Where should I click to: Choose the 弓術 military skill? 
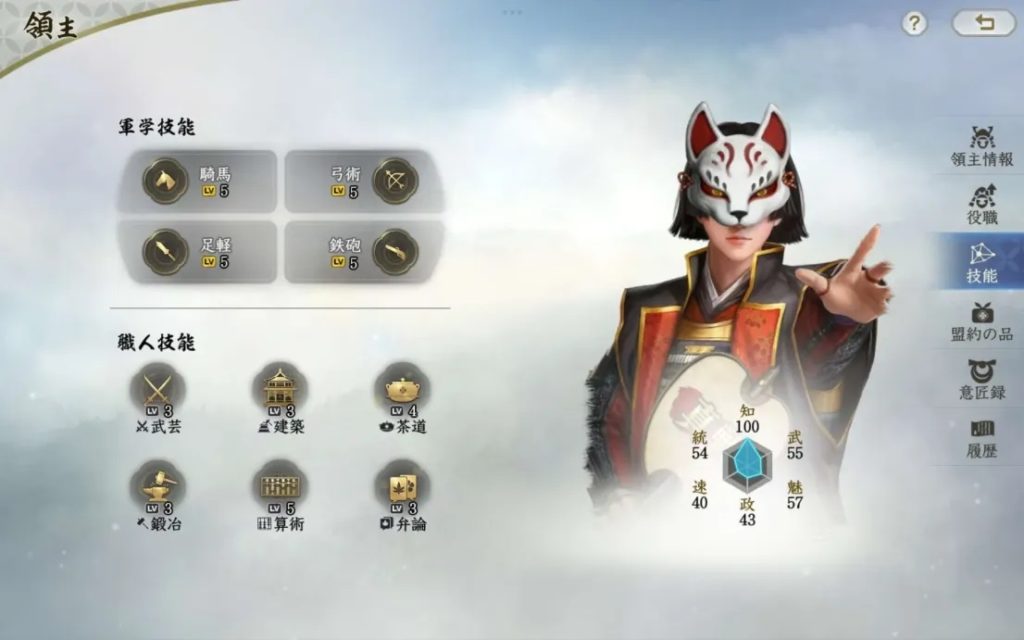tap(364, 181)
